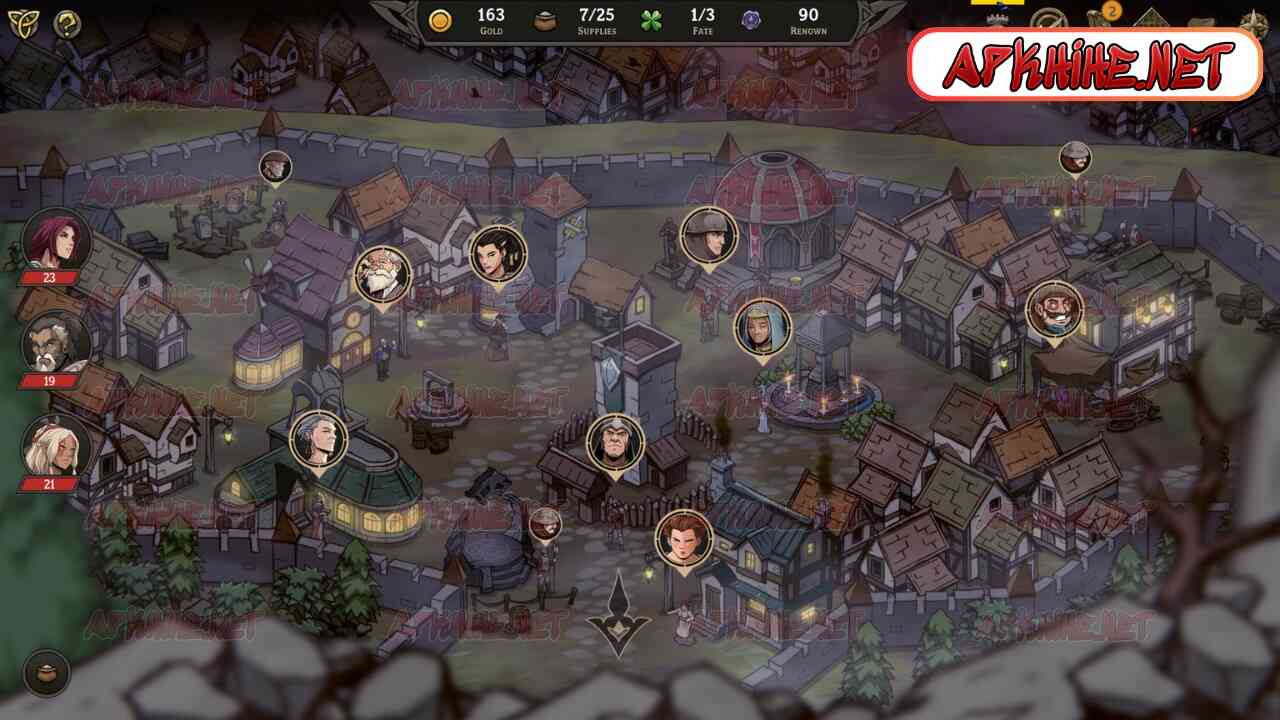Open the supply pot button
Viewport: 1280px width, 720px height.
point(46,673)
